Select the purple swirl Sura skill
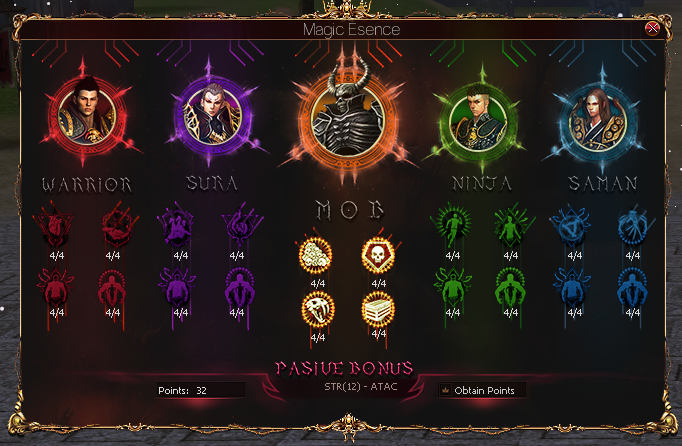This screenshot has width=682, height=446. pos(240,226)
